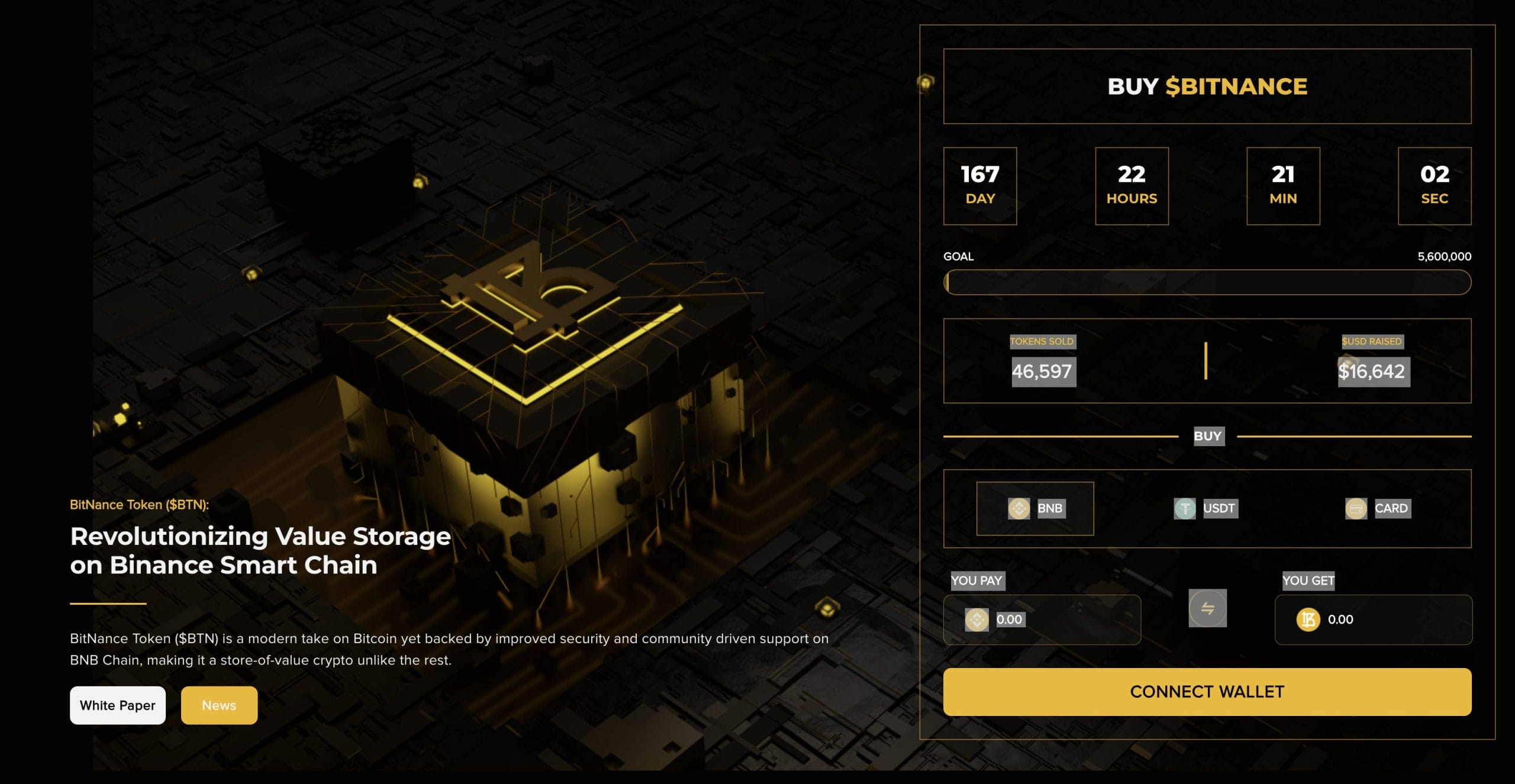1515x784 pixels.
Task: Click the You Get amount field
Action: pos(1385,620)
